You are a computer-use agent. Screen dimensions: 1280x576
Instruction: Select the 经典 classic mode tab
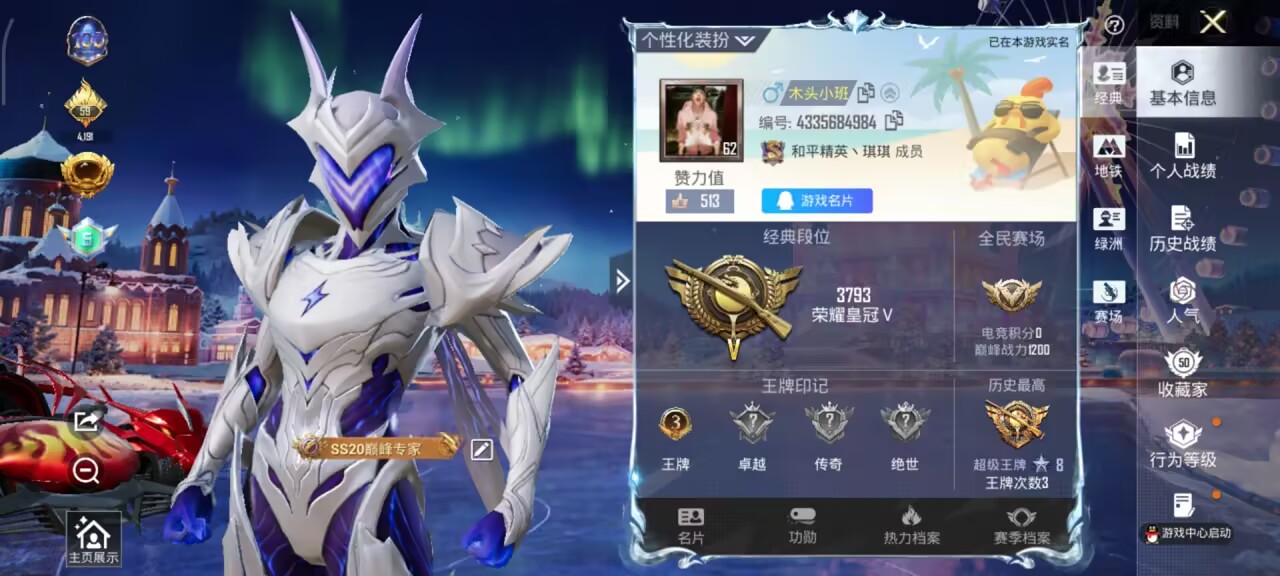click(1108, 84)
